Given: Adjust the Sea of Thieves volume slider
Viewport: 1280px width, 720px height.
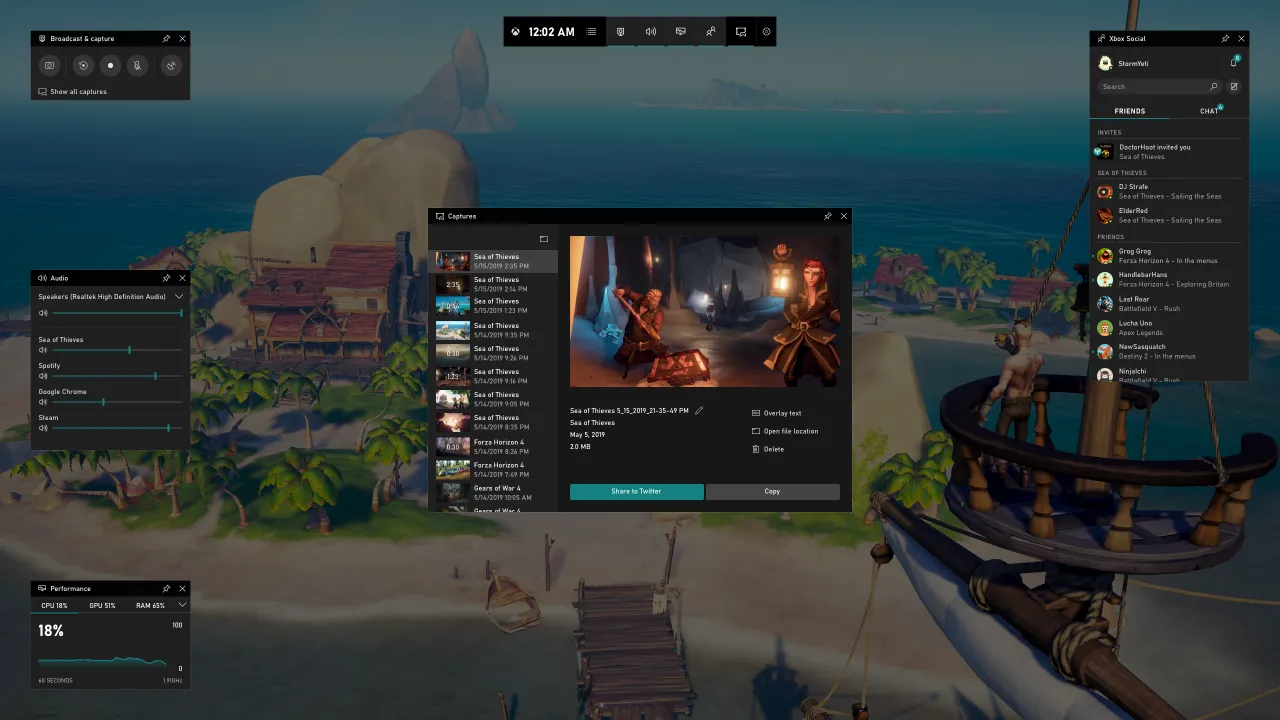Looking at the screenshot, I should [129, 351].
